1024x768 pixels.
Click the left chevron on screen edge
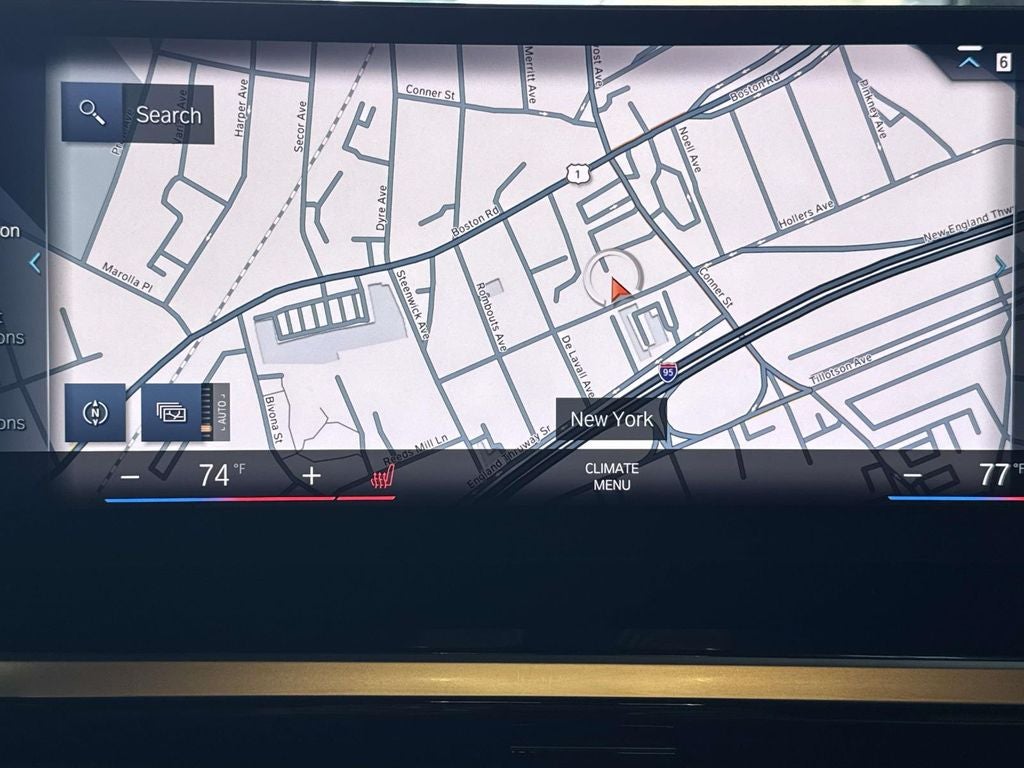coord(34,263)
